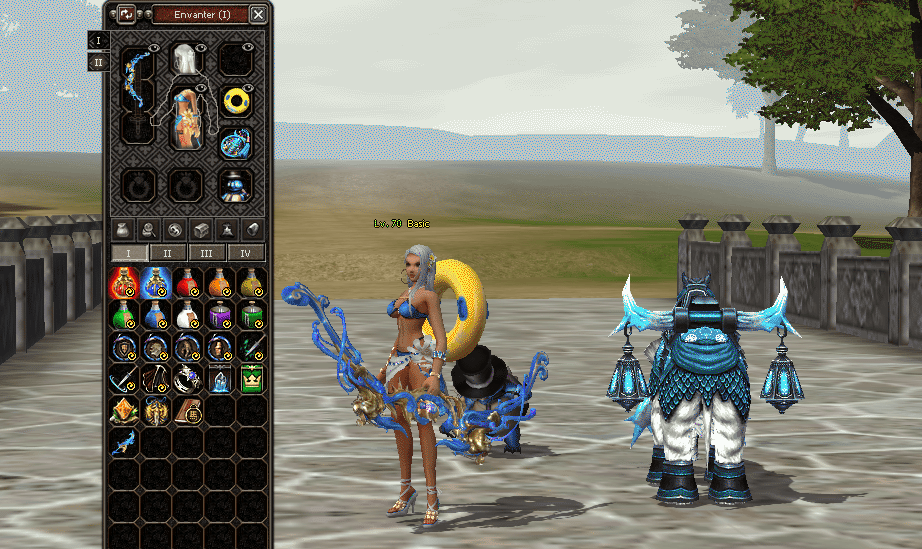Use the white potion in inventory
The width and height of the screenshot is (922, 549).
pos(187,315)
